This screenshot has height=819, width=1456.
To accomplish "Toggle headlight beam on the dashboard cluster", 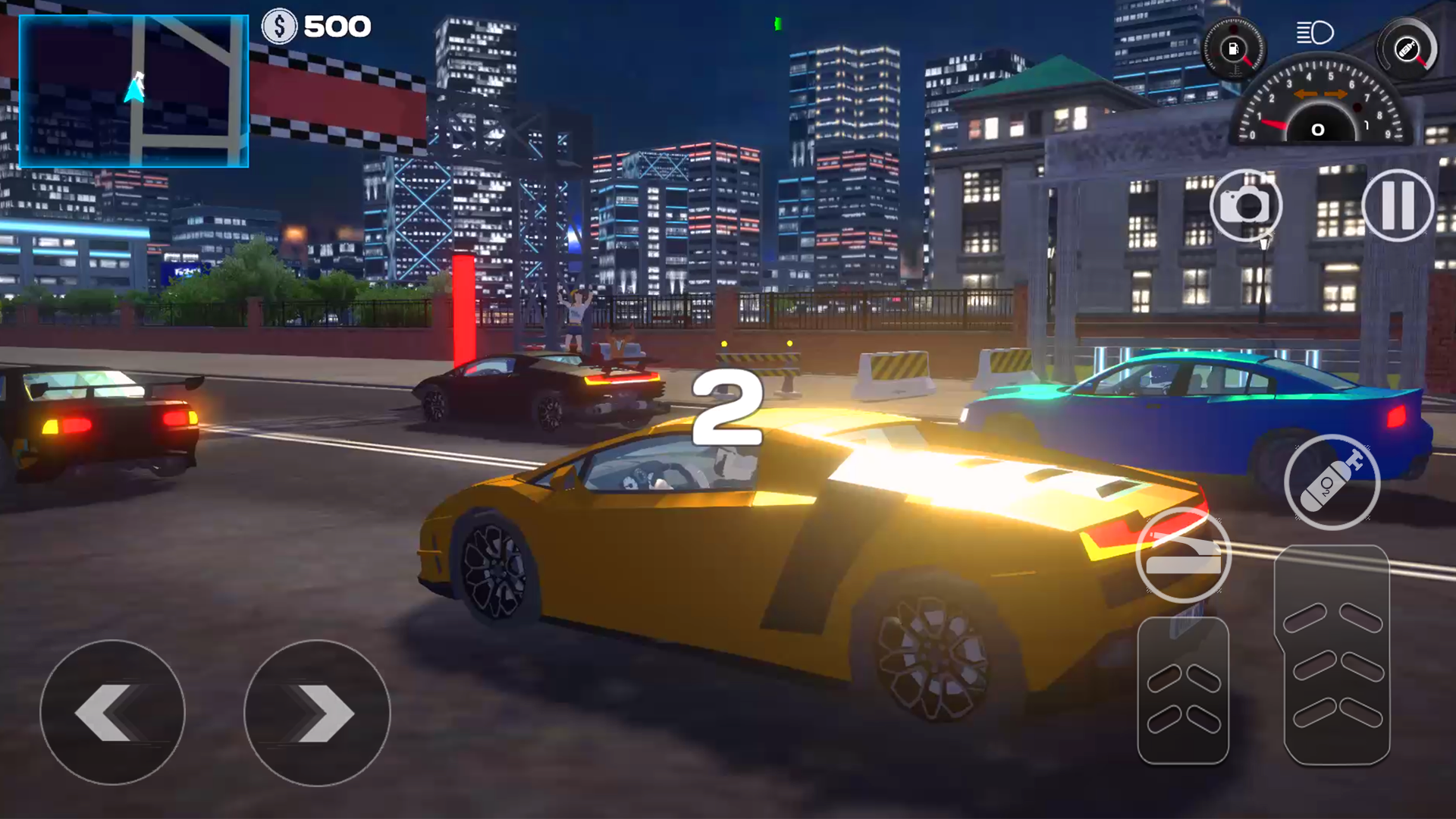I will point(1316,34).
